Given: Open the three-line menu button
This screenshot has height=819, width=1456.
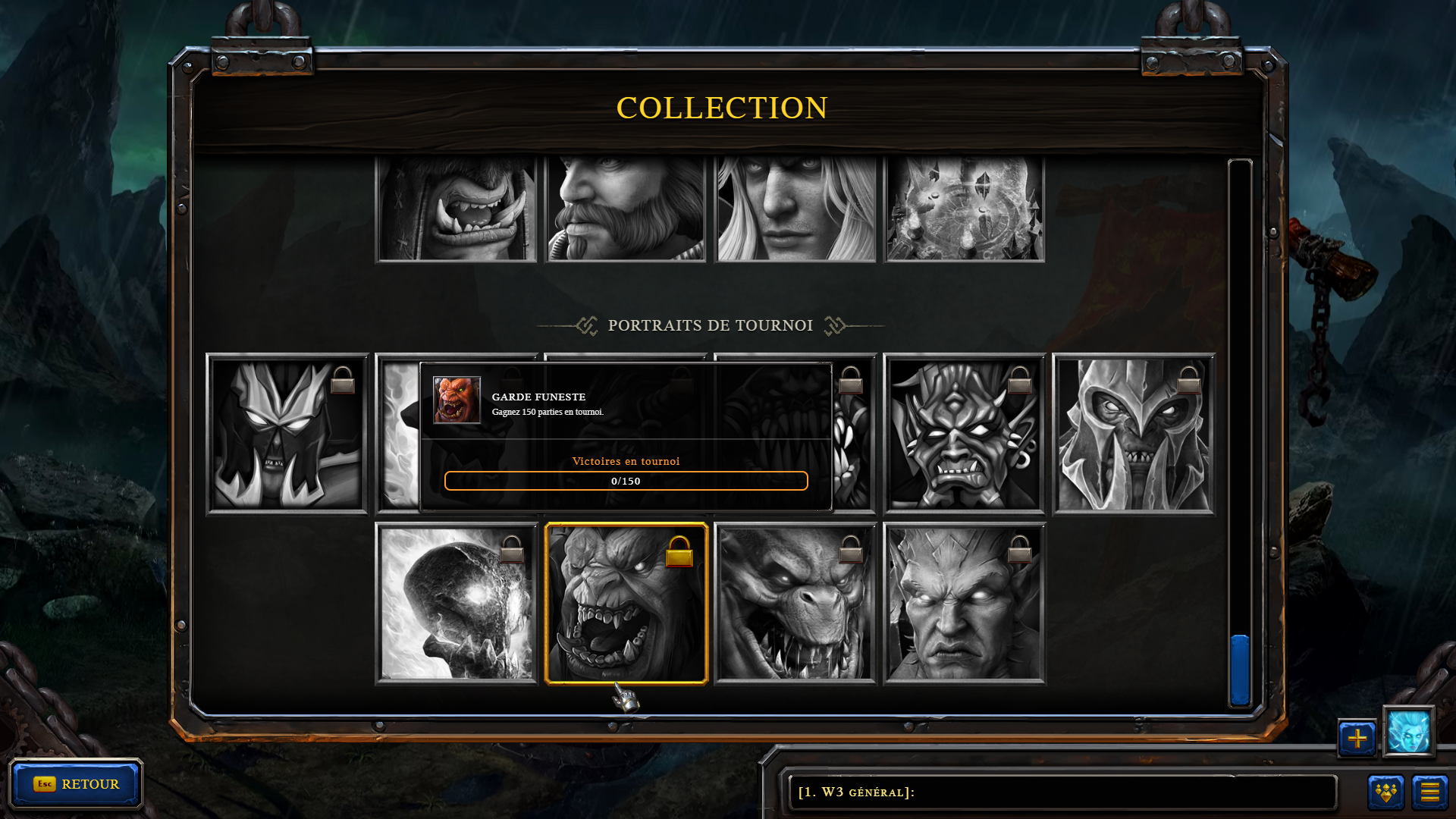Looking at the screenshot, I should 1429,792.
